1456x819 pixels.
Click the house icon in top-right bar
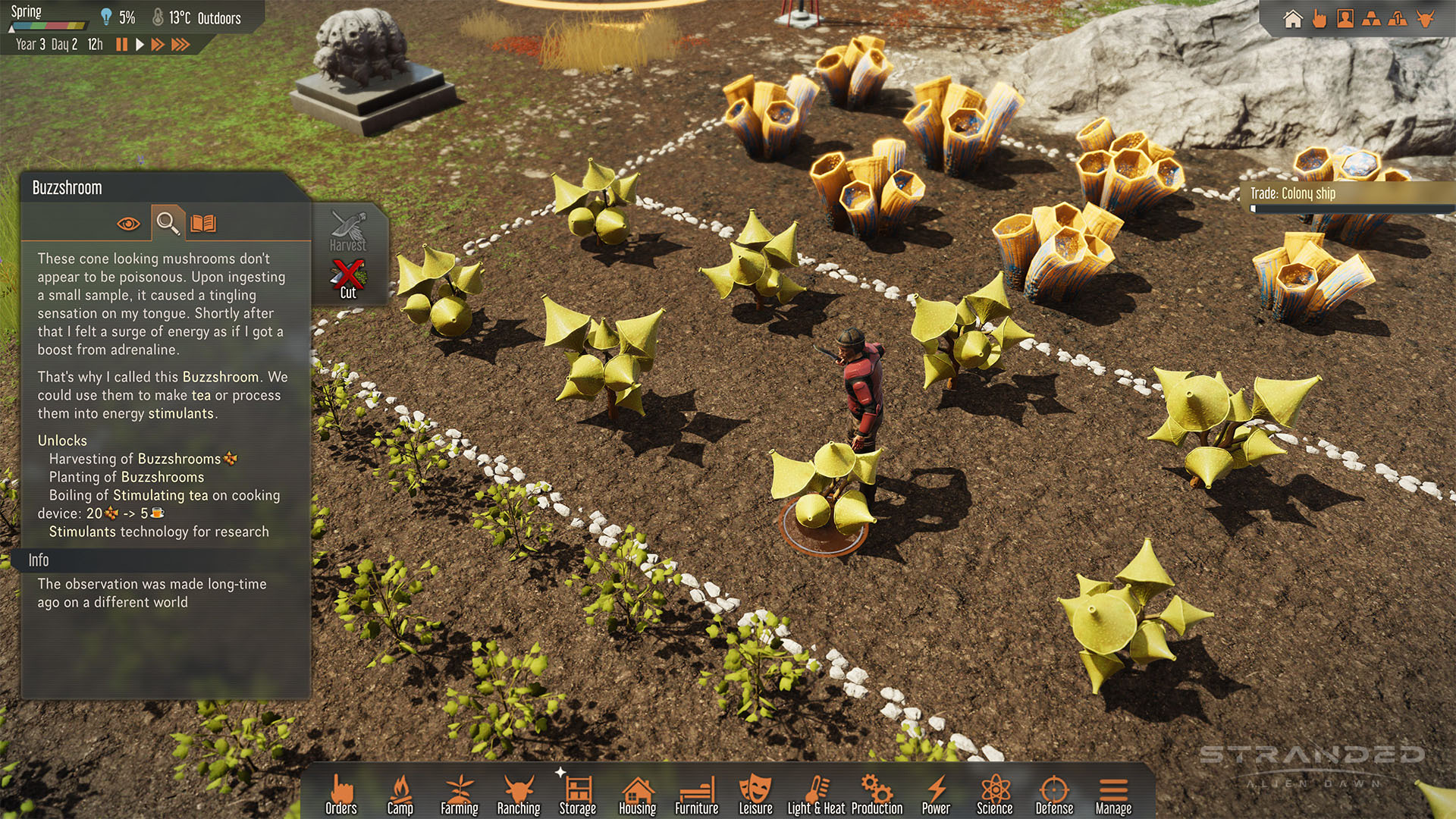tap(1293, 18)
